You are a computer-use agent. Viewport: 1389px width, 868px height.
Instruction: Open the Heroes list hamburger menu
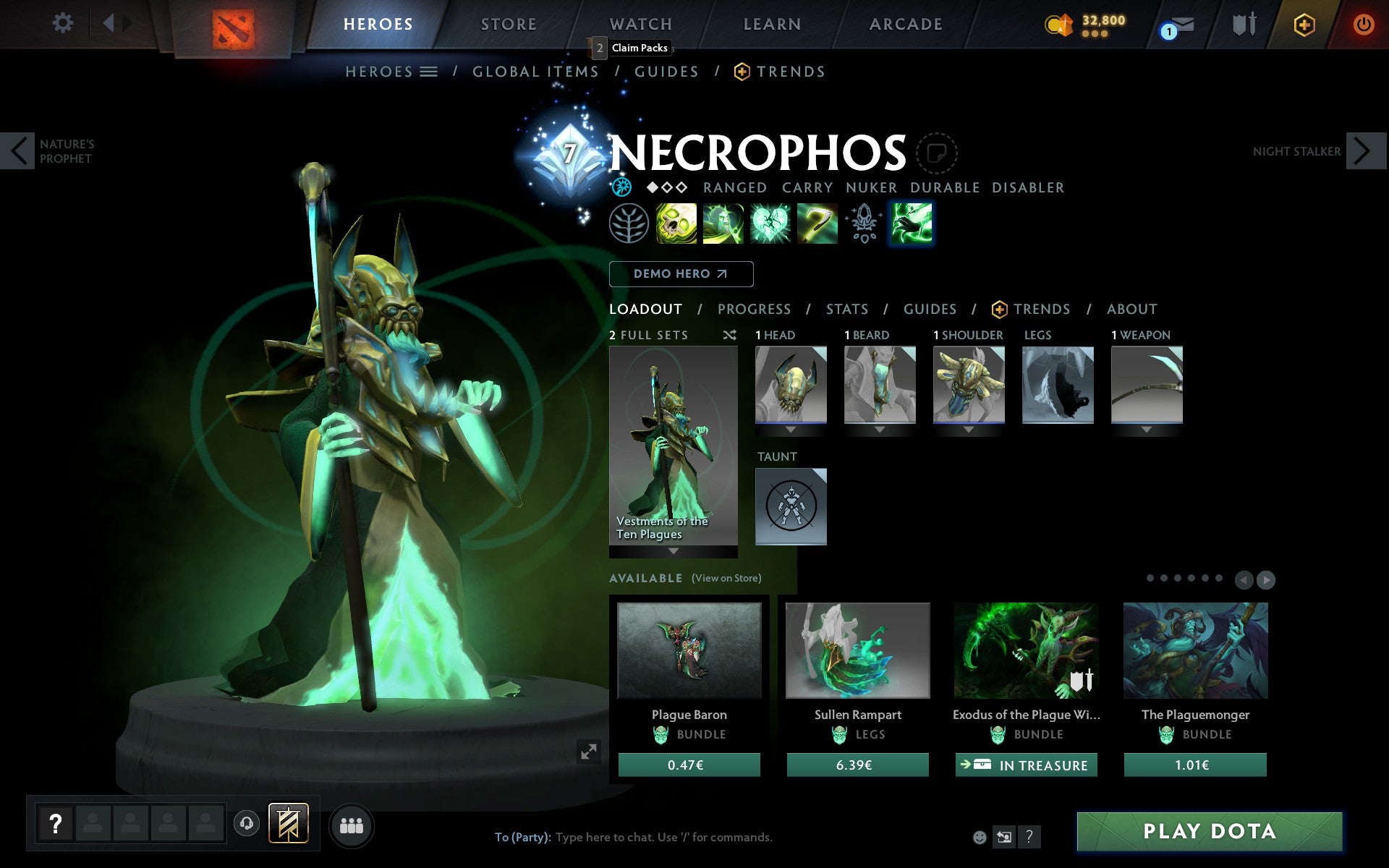[428, 71]
